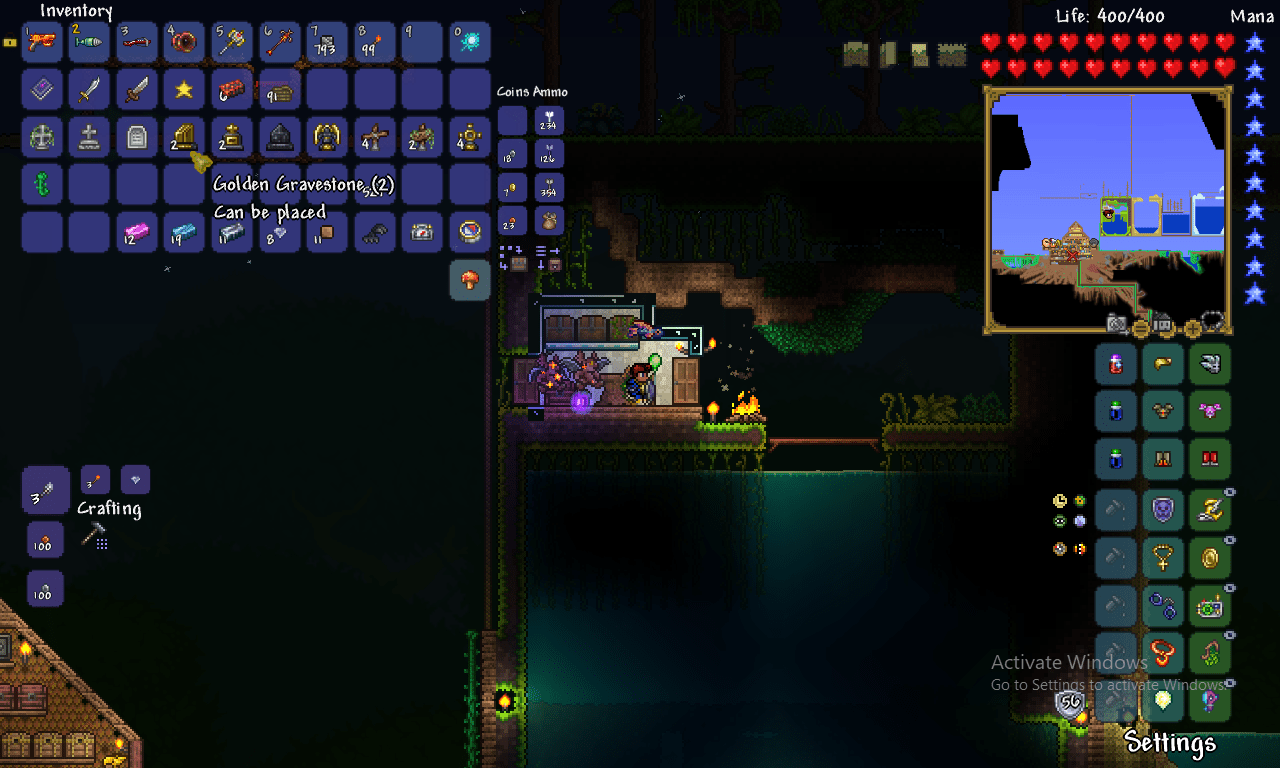This screenshot has height=768, width=1280.
Task: Select the glowing mushroom item
Action: (x=470, y=280)
